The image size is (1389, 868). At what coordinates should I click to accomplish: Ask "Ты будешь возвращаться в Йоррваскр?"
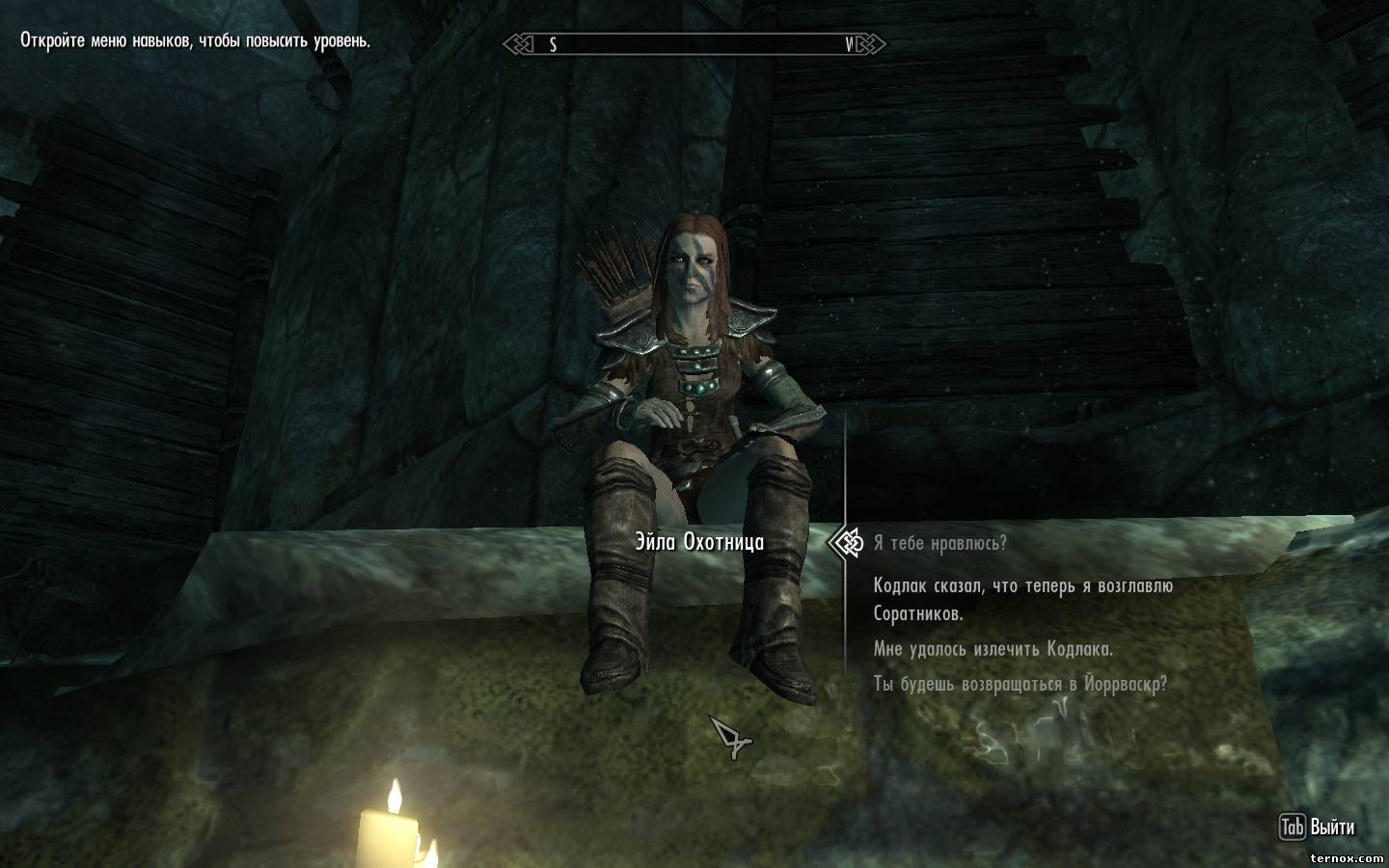click(x=1020, y=685)
